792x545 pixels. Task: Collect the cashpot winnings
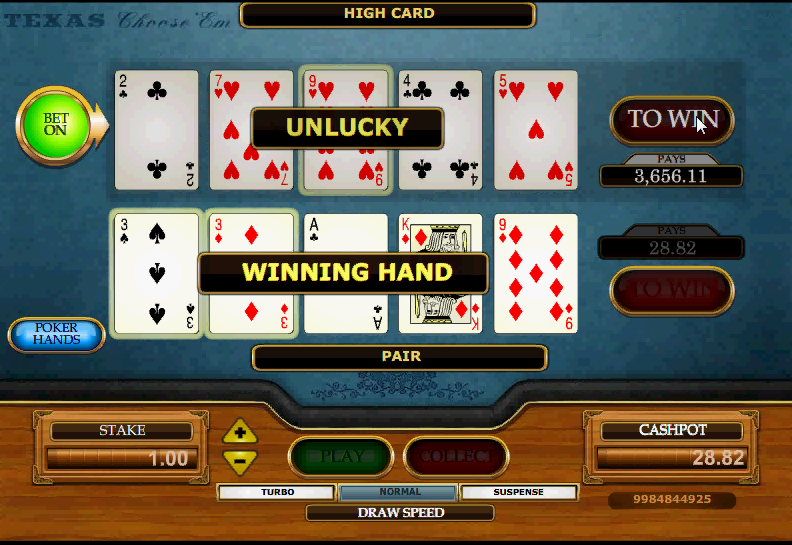point(456,457)
